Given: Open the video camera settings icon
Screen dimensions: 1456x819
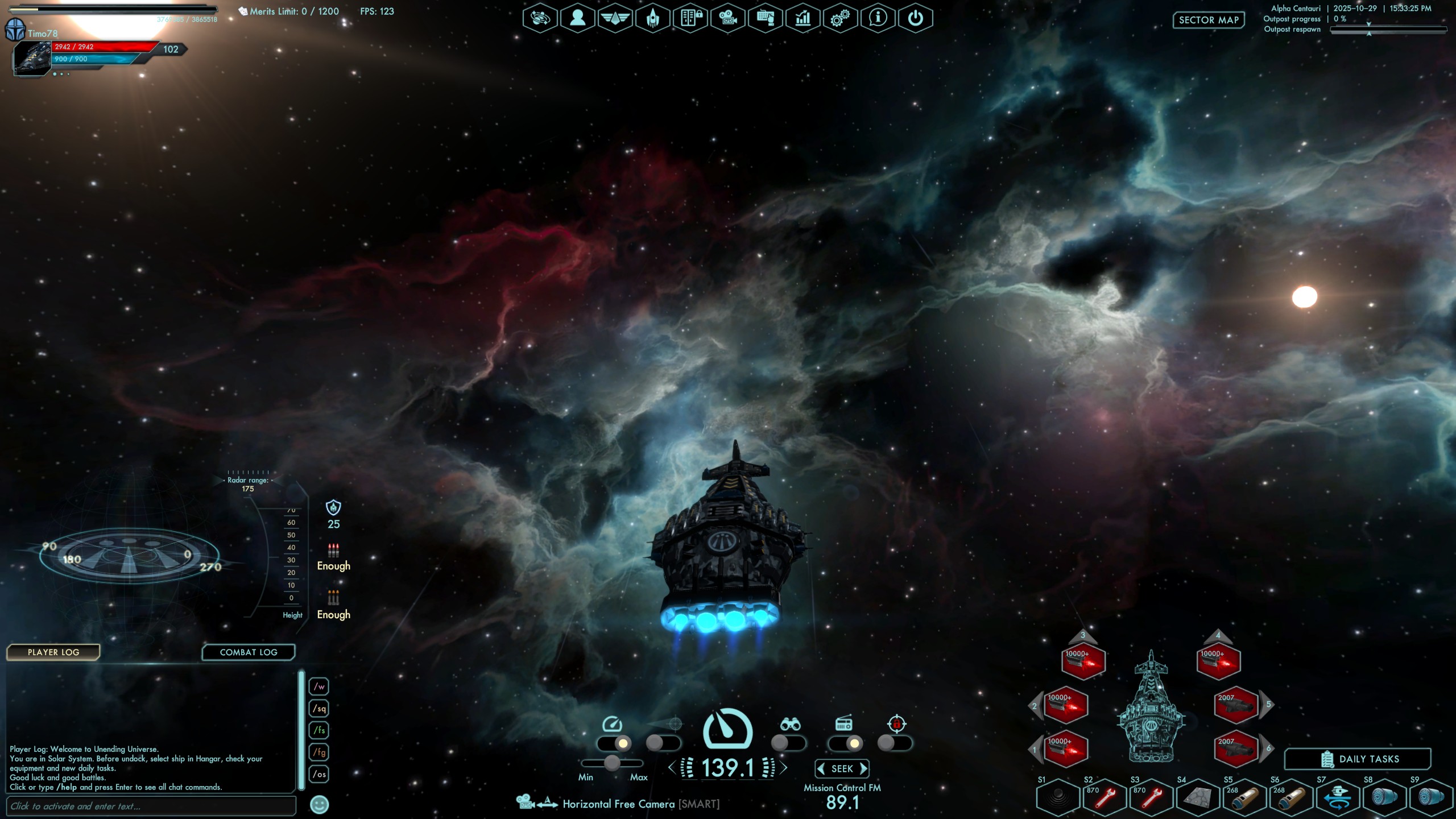Looking at the screenshot, I should 727,18.
